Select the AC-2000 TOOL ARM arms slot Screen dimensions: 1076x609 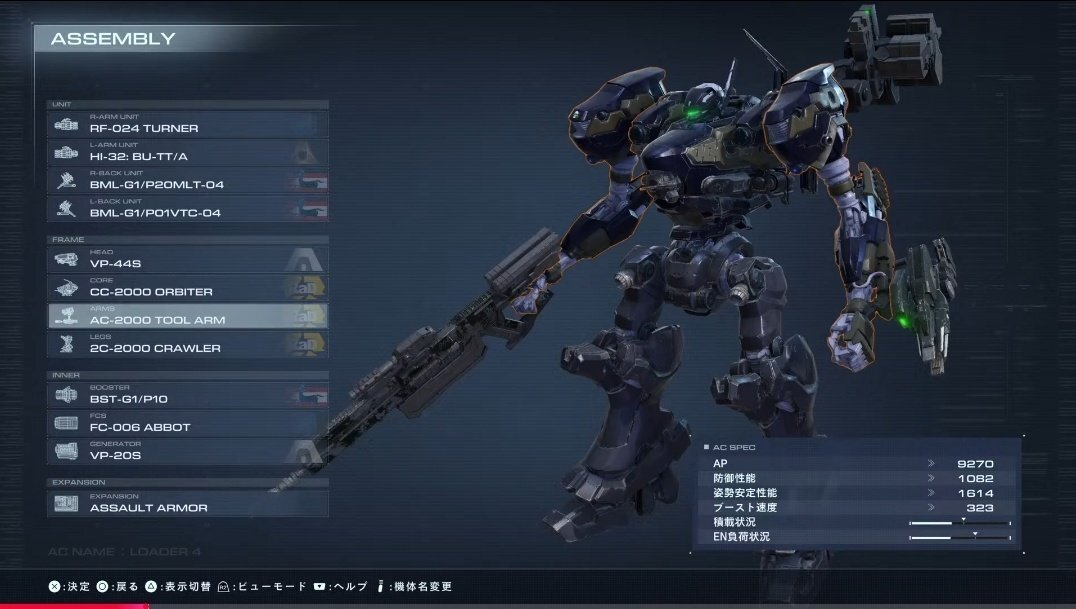[x=188, y=316]
